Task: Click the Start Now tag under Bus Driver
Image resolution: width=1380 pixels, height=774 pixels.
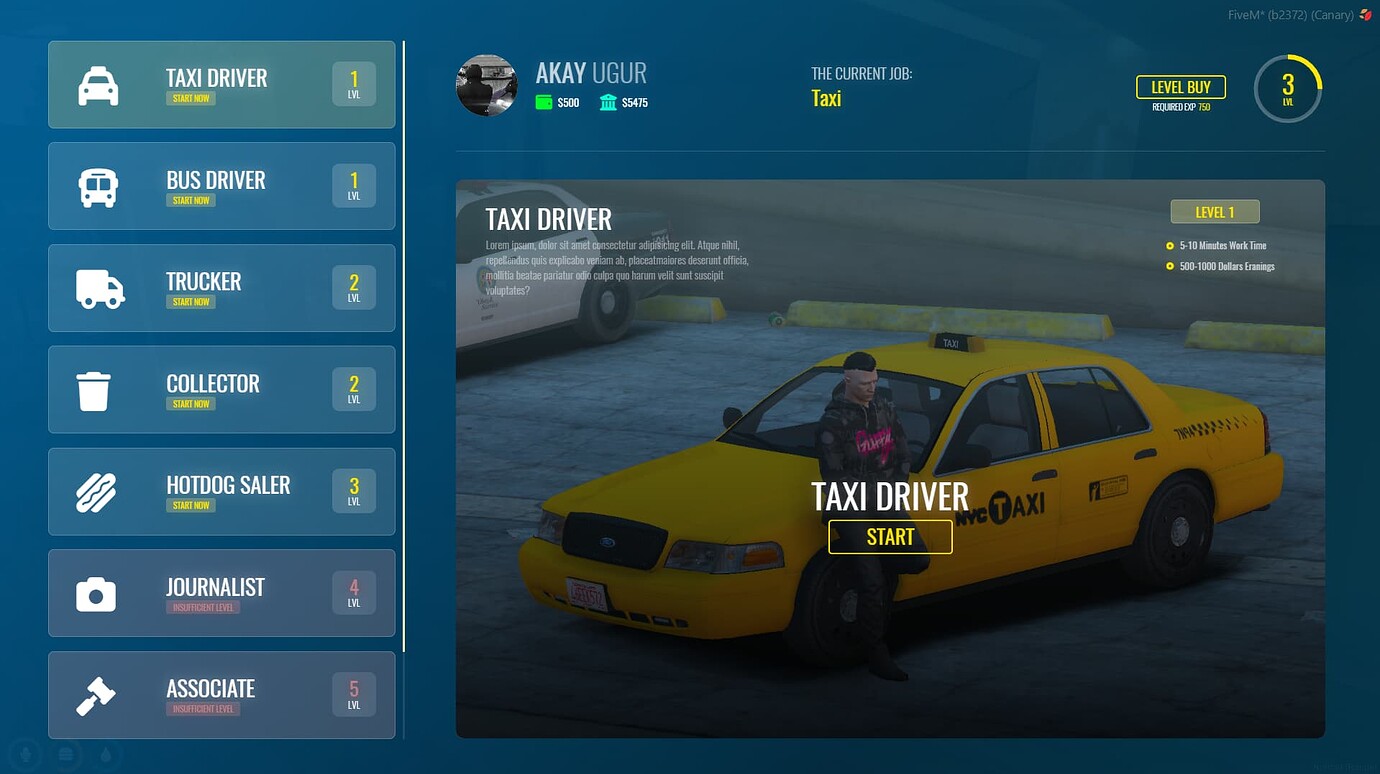Action: click(191, 200)
